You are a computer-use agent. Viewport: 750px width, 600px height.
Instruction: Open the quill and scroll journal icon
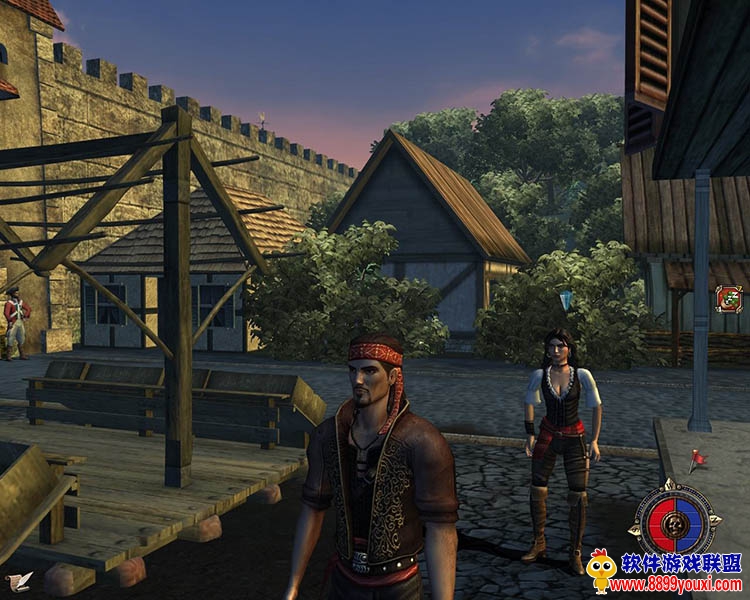tap(17, 581)
